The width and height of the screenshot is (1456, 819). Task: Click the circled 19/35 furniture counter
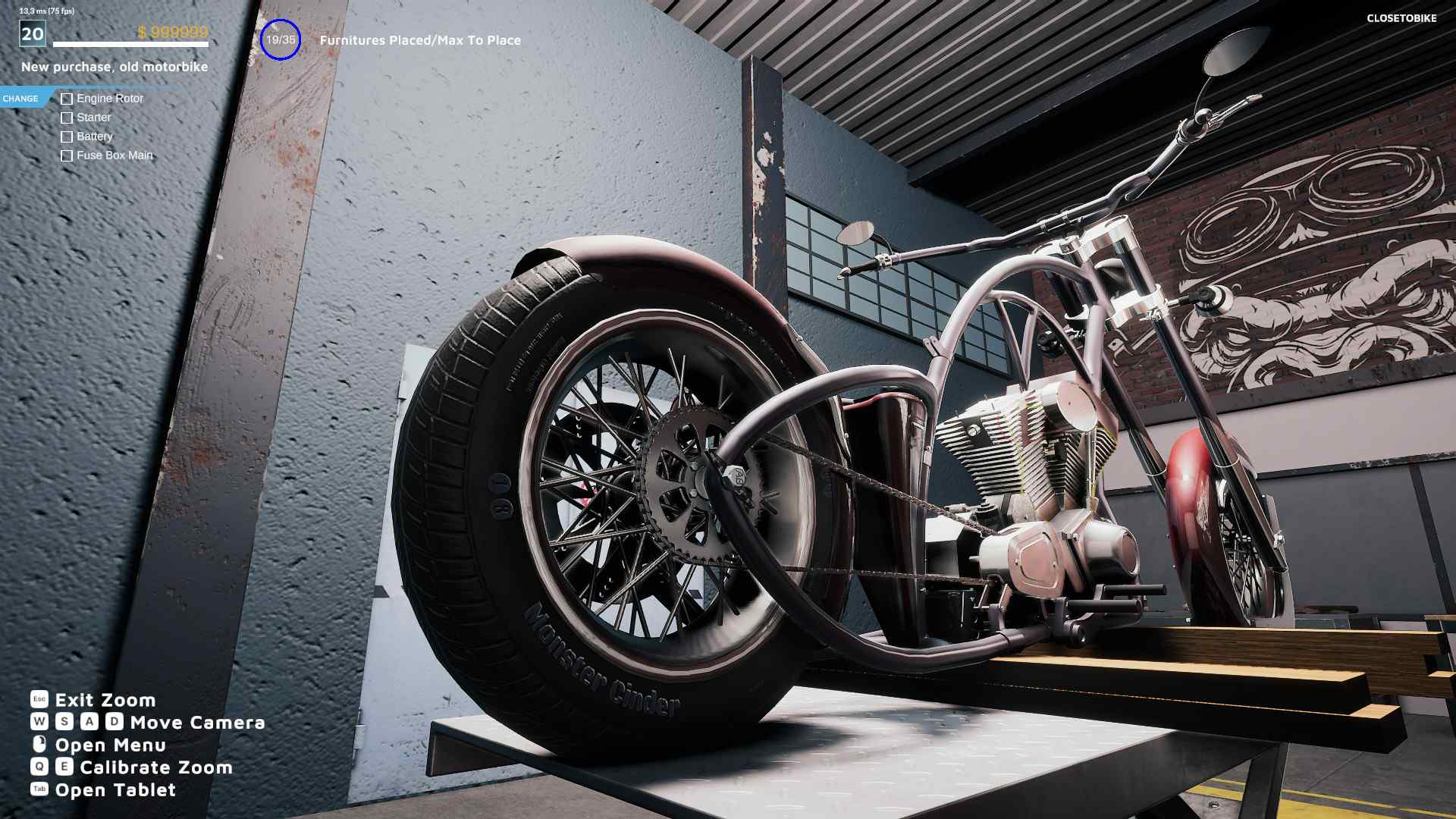(x=280, y=40)
